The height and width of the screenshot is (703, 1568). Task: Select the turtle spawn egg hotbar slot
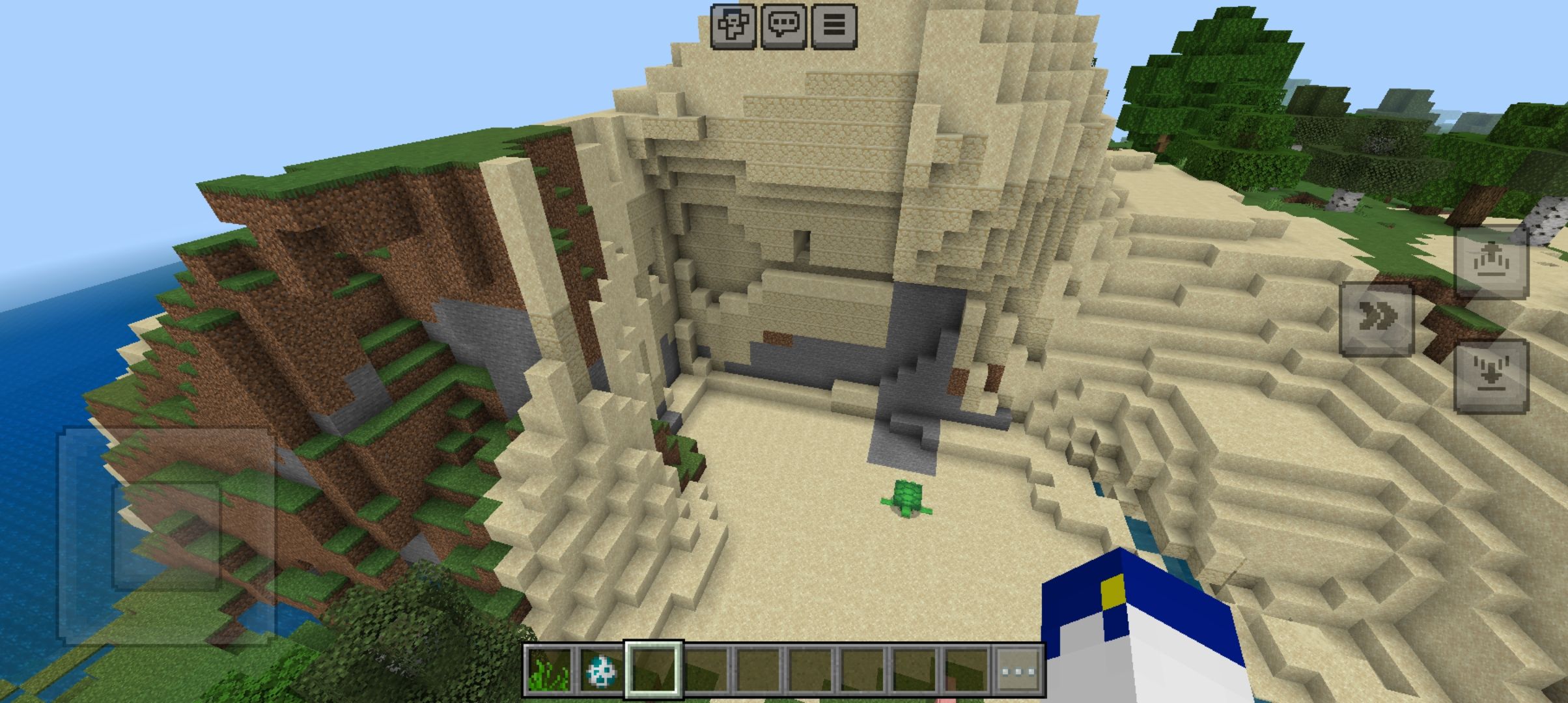coord(600,670)
